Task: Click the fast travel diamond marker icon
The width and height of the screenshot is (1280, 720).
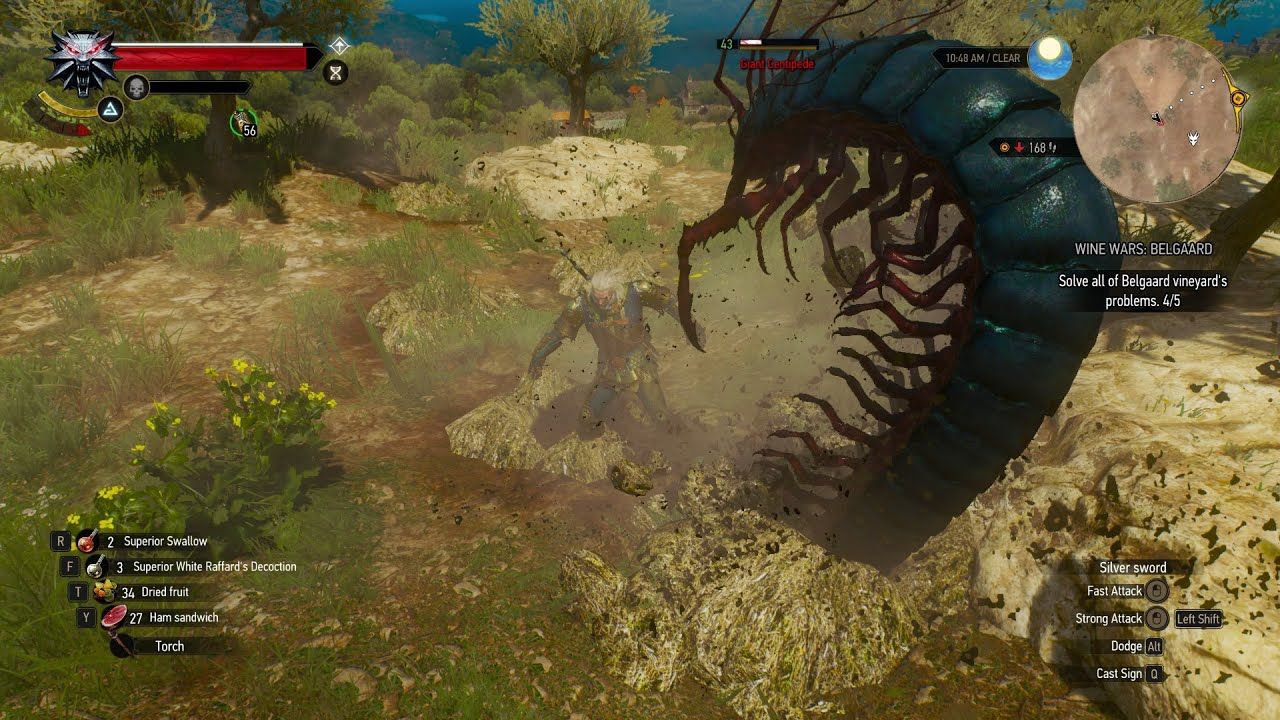Action: tap(340, 46)
